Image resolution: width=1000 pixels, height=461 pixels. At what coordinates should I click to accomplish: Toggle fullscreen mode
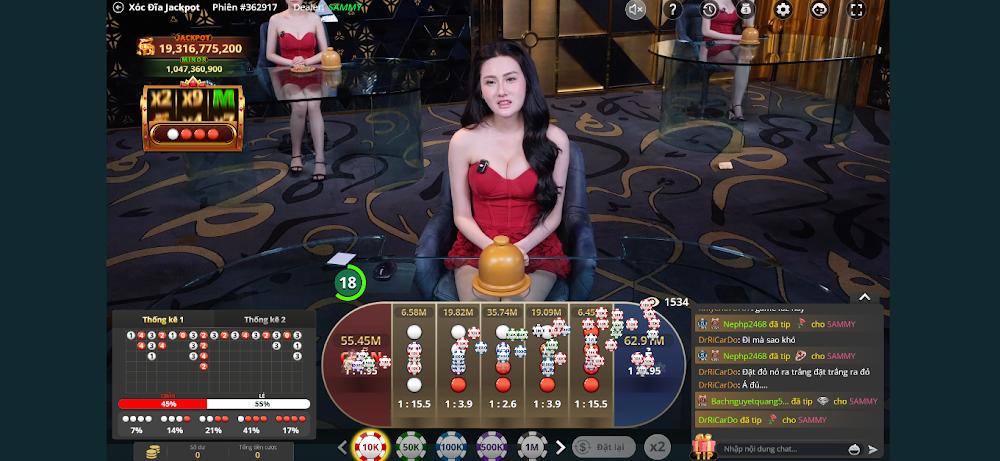(x=856, y=10)
